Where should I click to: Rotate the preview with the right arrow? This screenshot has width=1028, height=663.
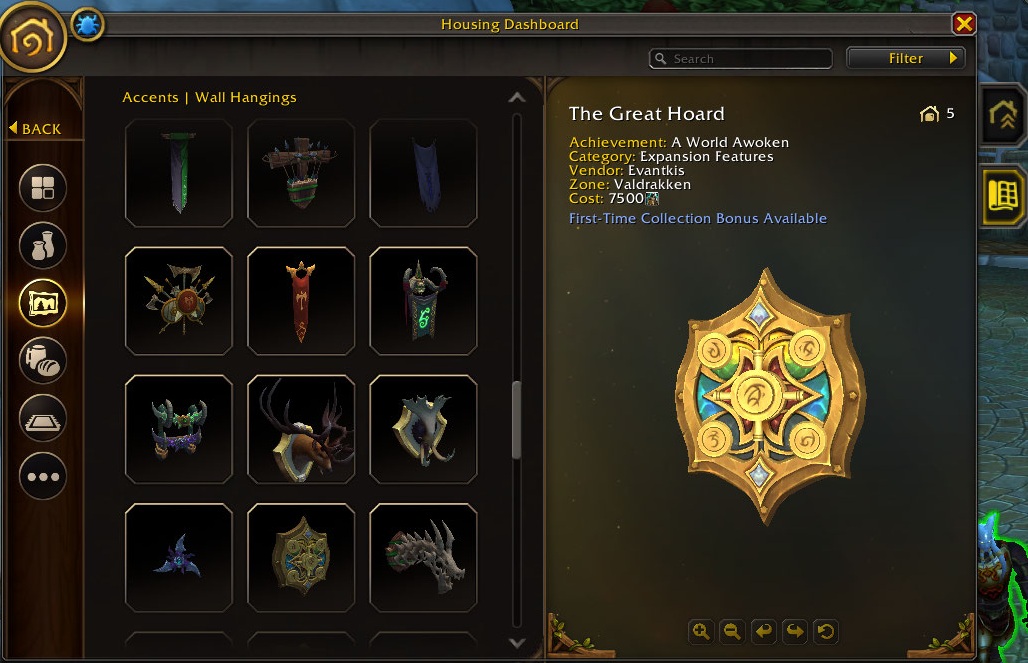(795, 631)
